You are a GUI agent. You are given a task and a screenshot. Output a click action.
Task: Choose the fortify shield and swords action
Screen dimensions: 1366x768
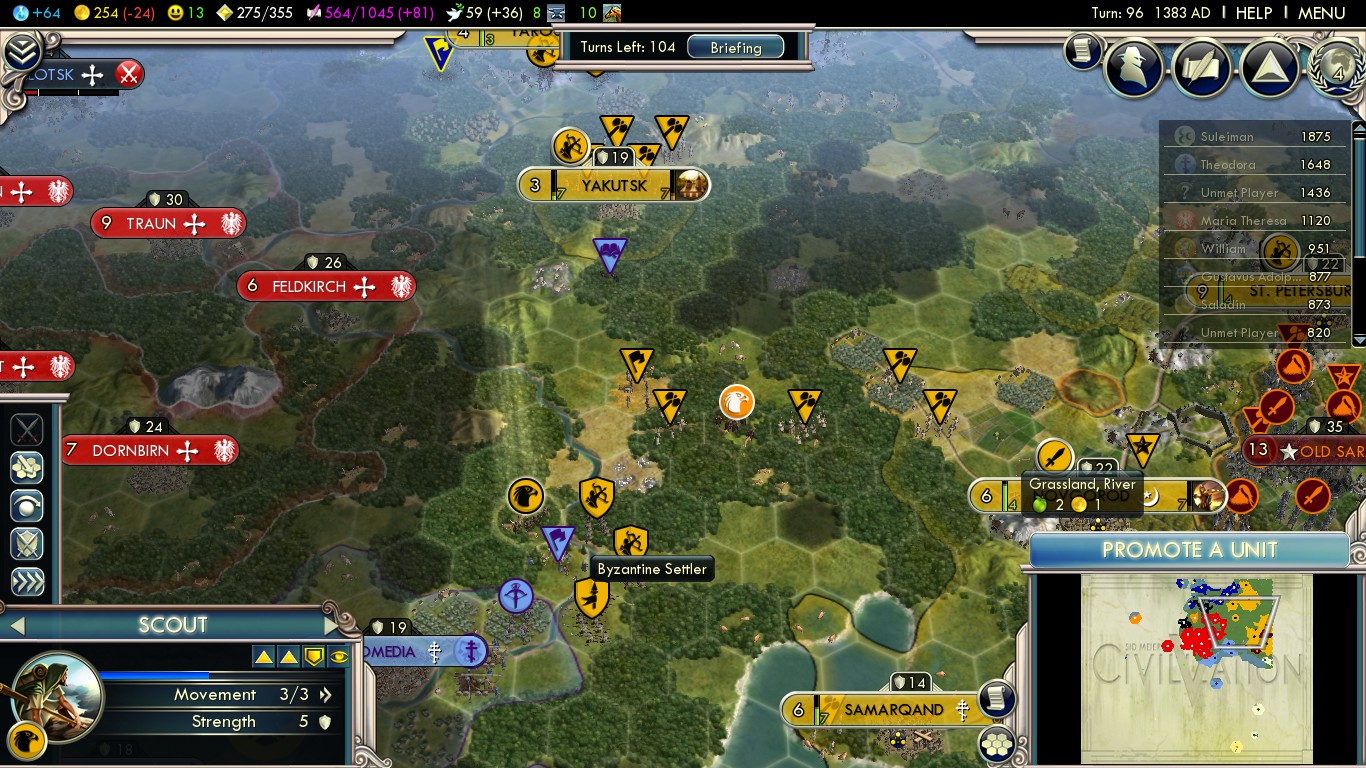pyautogui.click(x=27, y=543)
